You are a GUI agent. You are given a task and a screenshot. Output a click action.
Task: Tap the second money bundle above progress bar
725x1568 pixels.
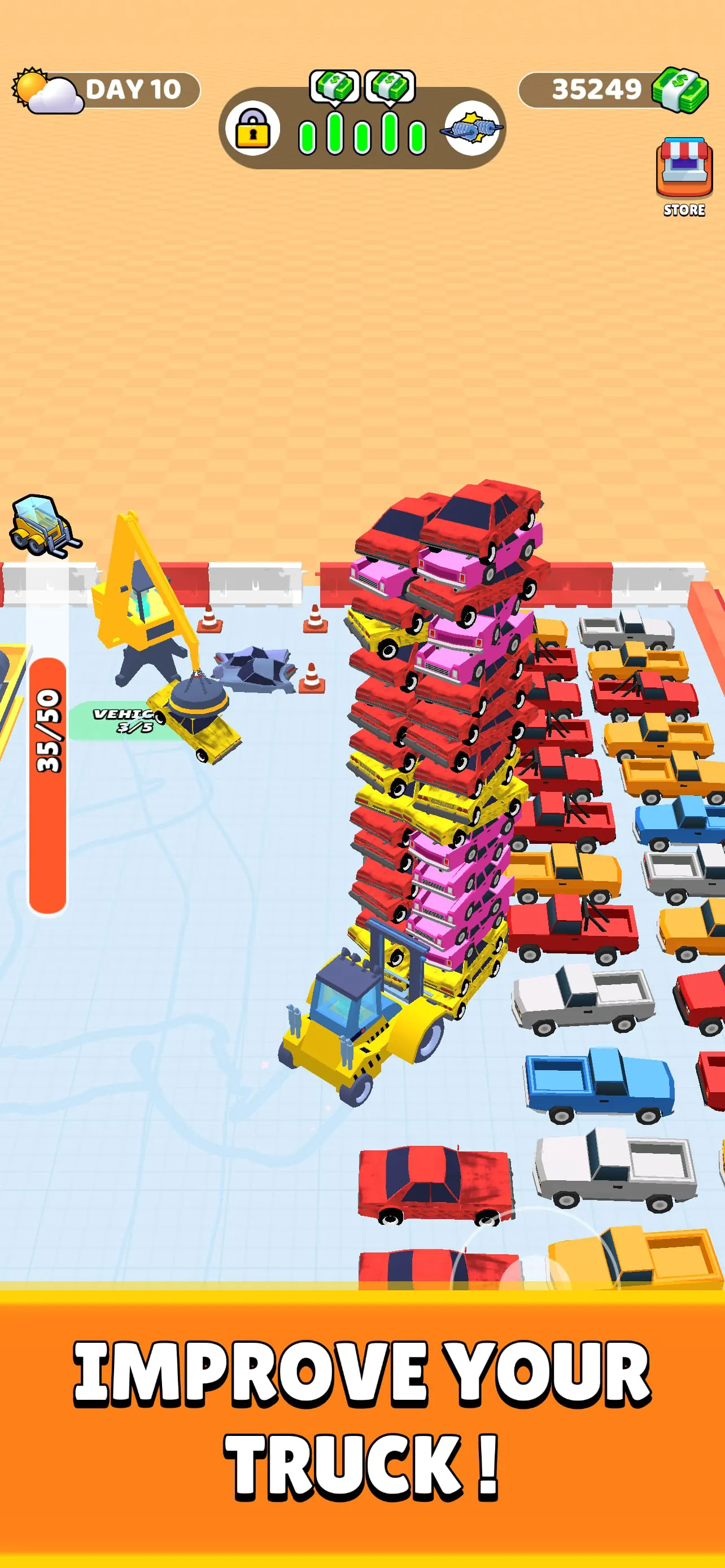390,85
